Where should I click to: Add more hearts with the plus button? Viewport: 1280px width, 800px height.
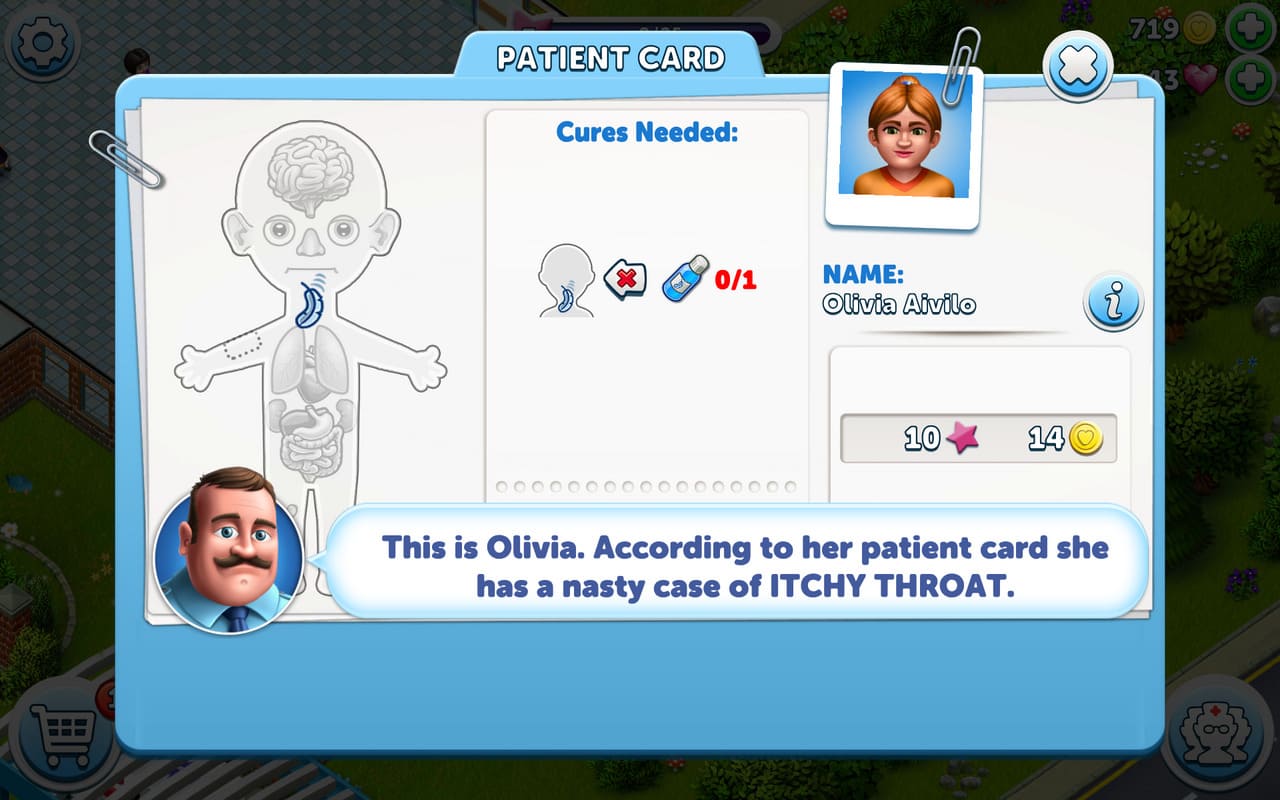coord(1250,79)
